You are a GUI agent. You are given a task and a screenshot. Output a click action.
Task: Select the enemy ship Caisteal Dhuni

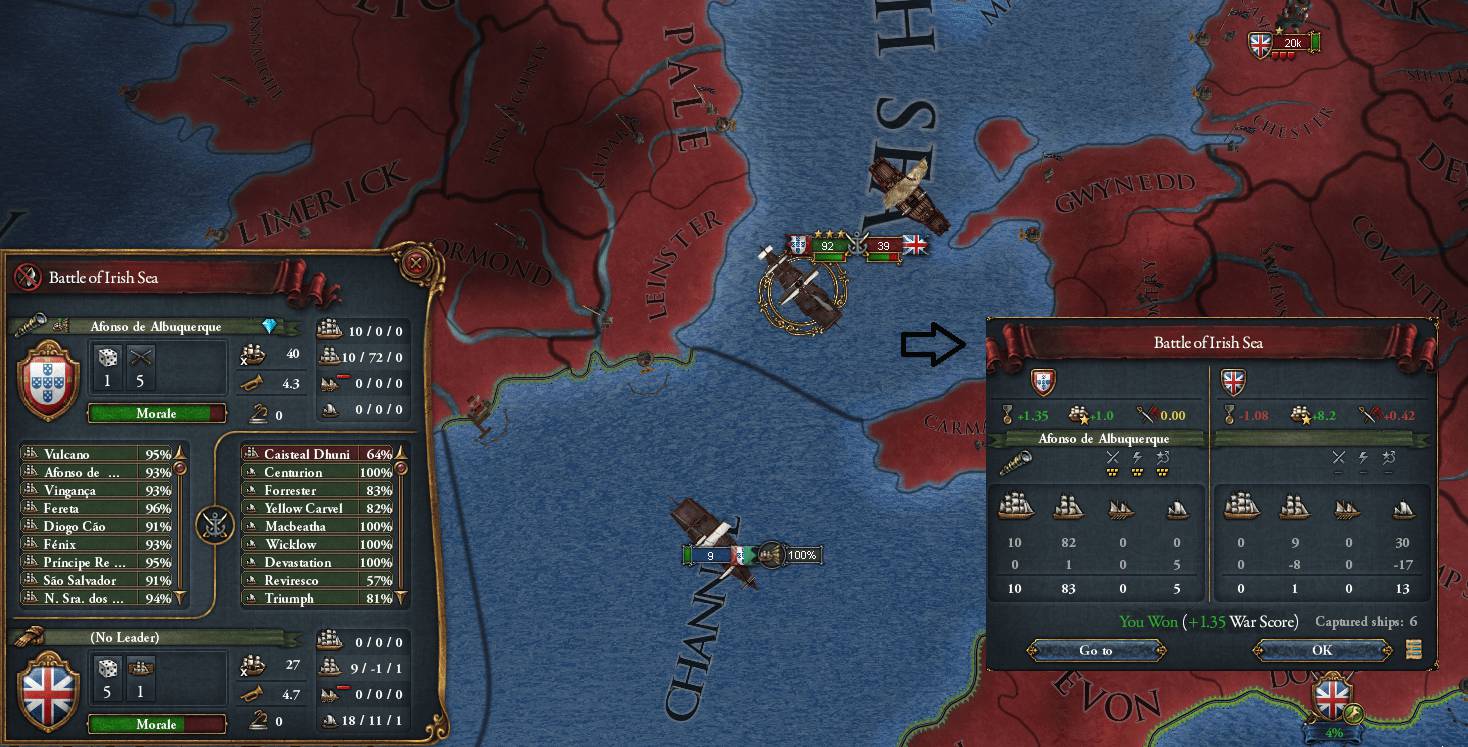(318, 454)
